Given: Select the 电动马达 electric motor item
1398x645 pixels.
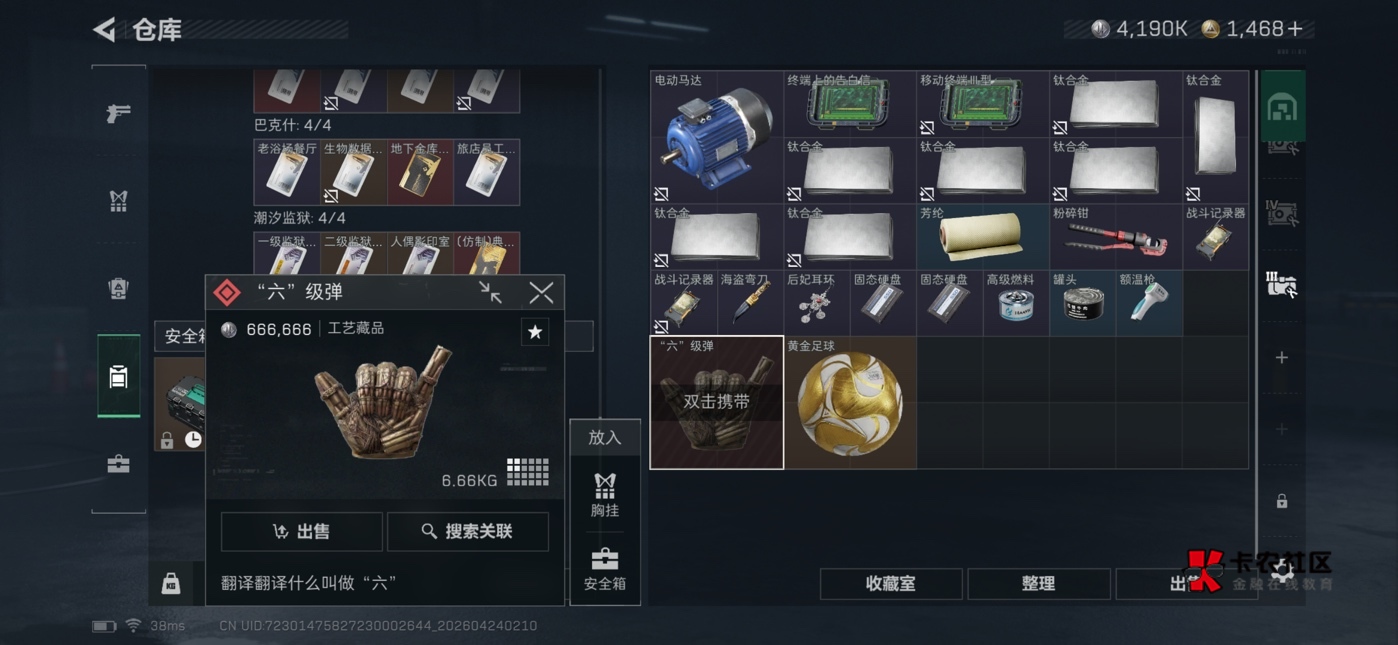Looking at the screenshot, I should click(716, 137).
